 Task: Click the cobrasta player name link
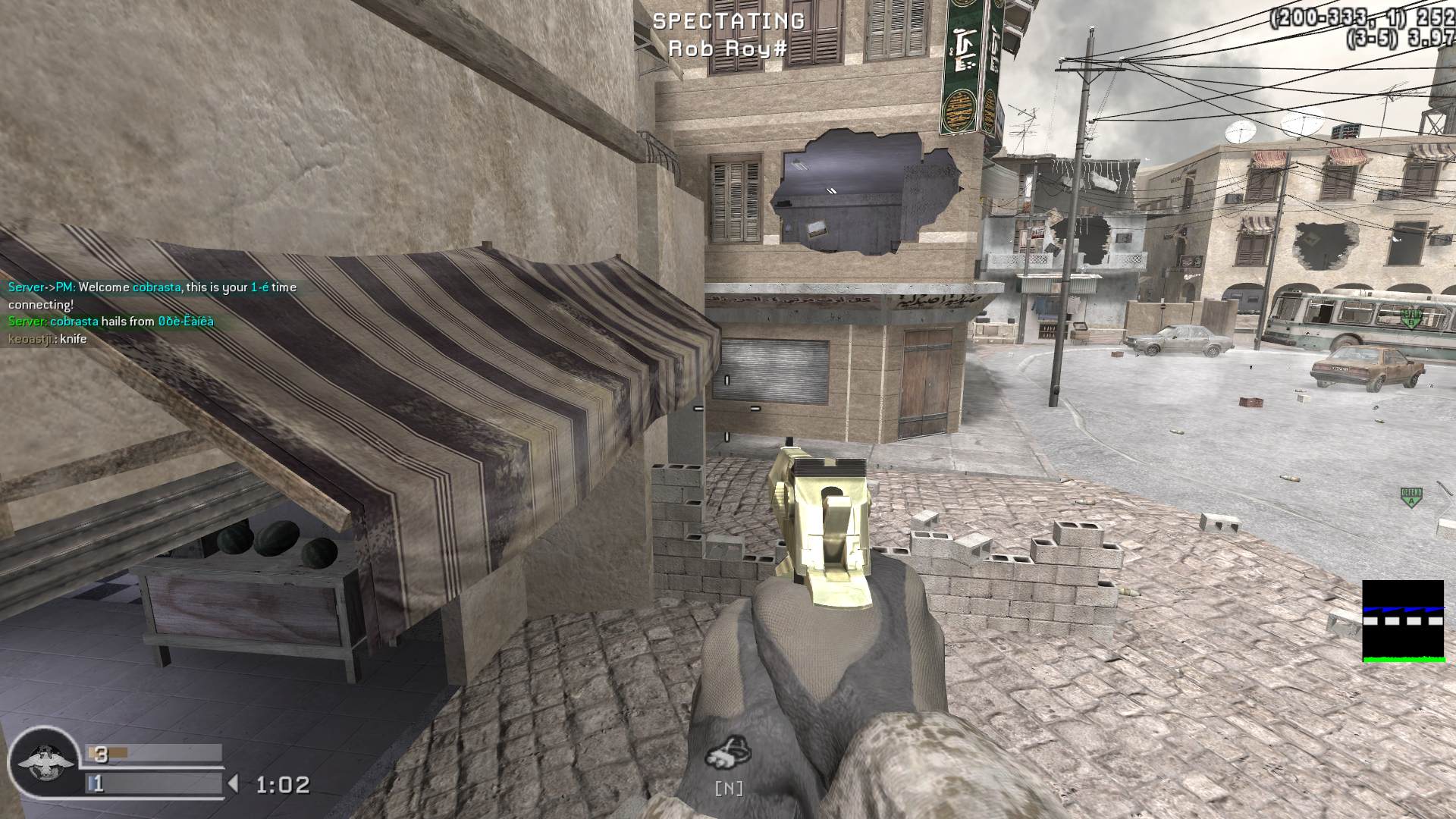pyautogui.click(x=158, y=287)
